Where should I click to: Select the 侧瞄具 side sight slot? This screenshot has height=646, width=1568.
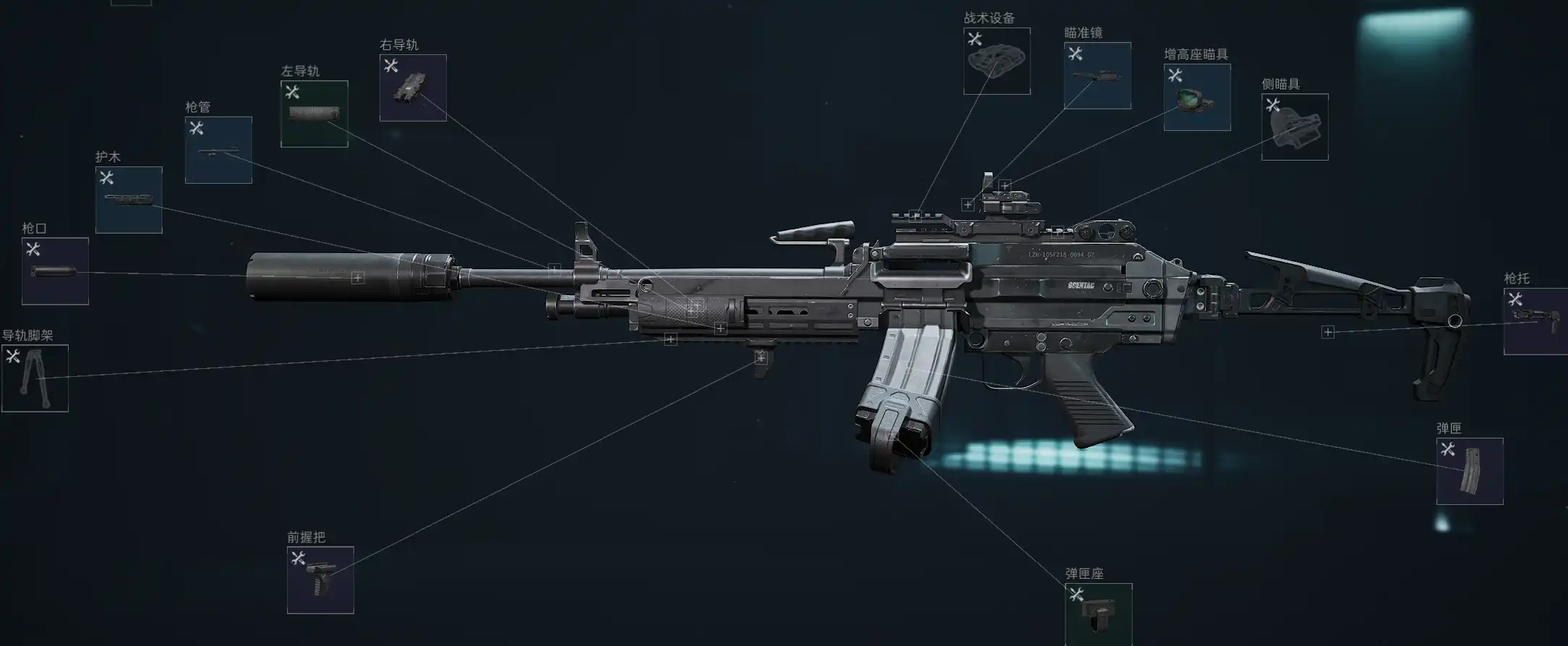[x=1295, y=127]
